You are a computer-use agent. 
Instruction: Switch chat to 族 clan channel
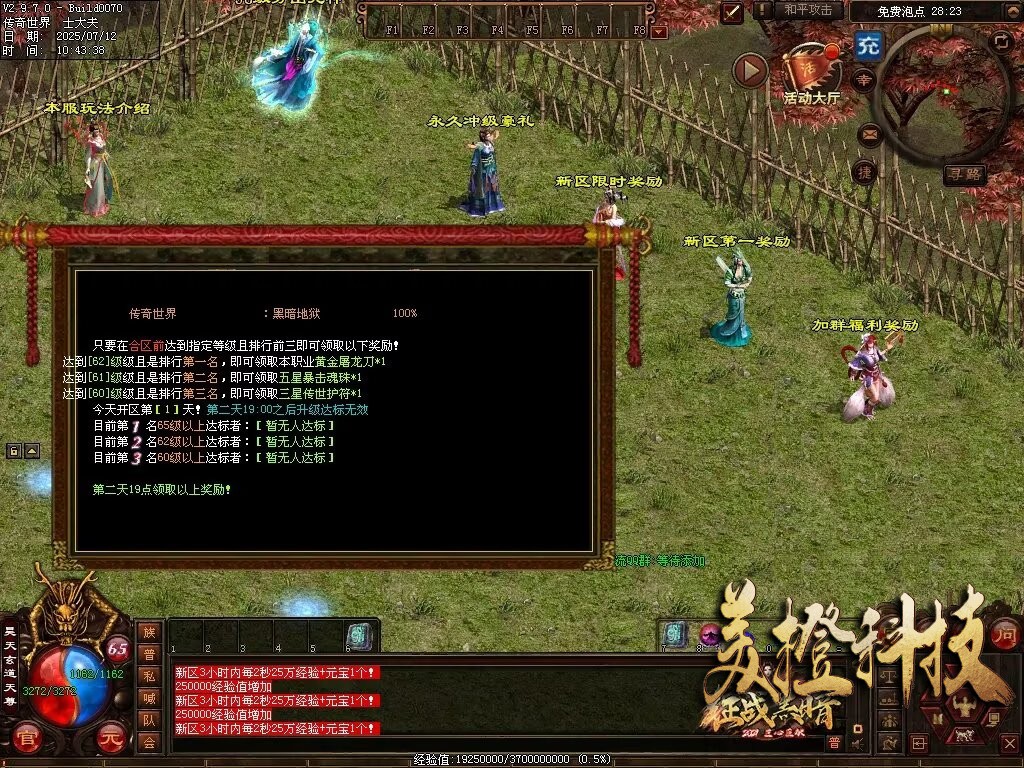tap(149, 632)
